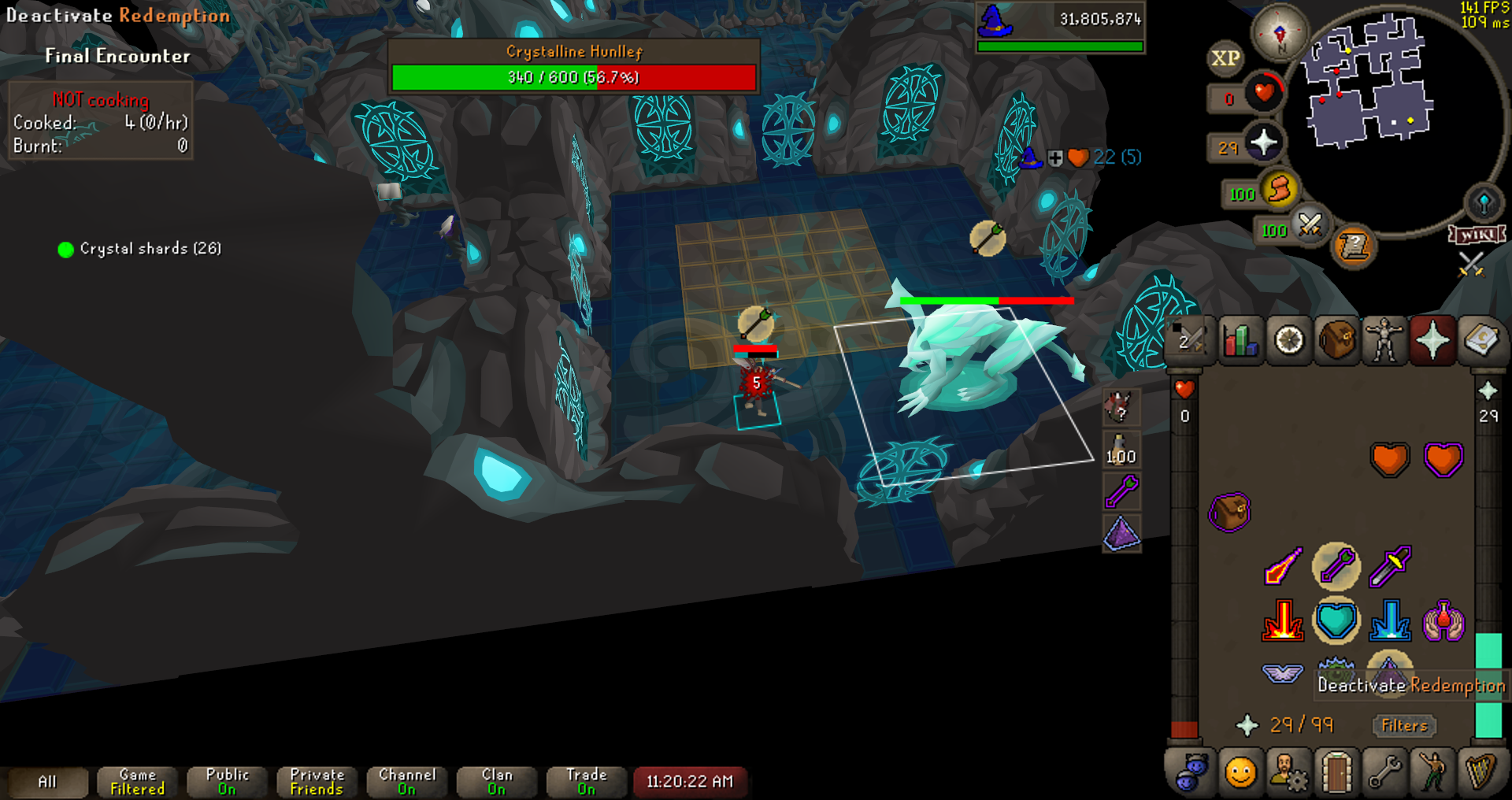Open the Settings wrench tab

(1384, 772)
